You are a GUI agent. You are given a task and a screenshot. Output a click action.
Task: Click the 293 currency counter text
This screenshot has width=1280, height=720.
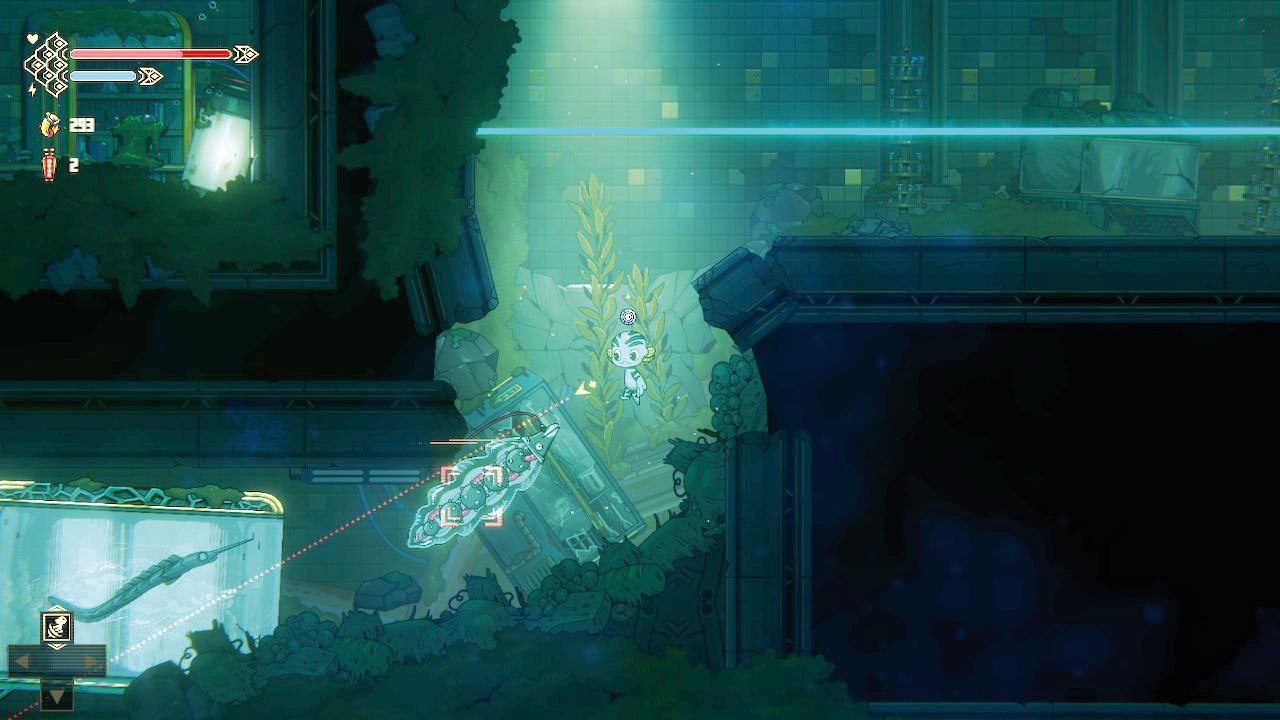tap(82, 125)
